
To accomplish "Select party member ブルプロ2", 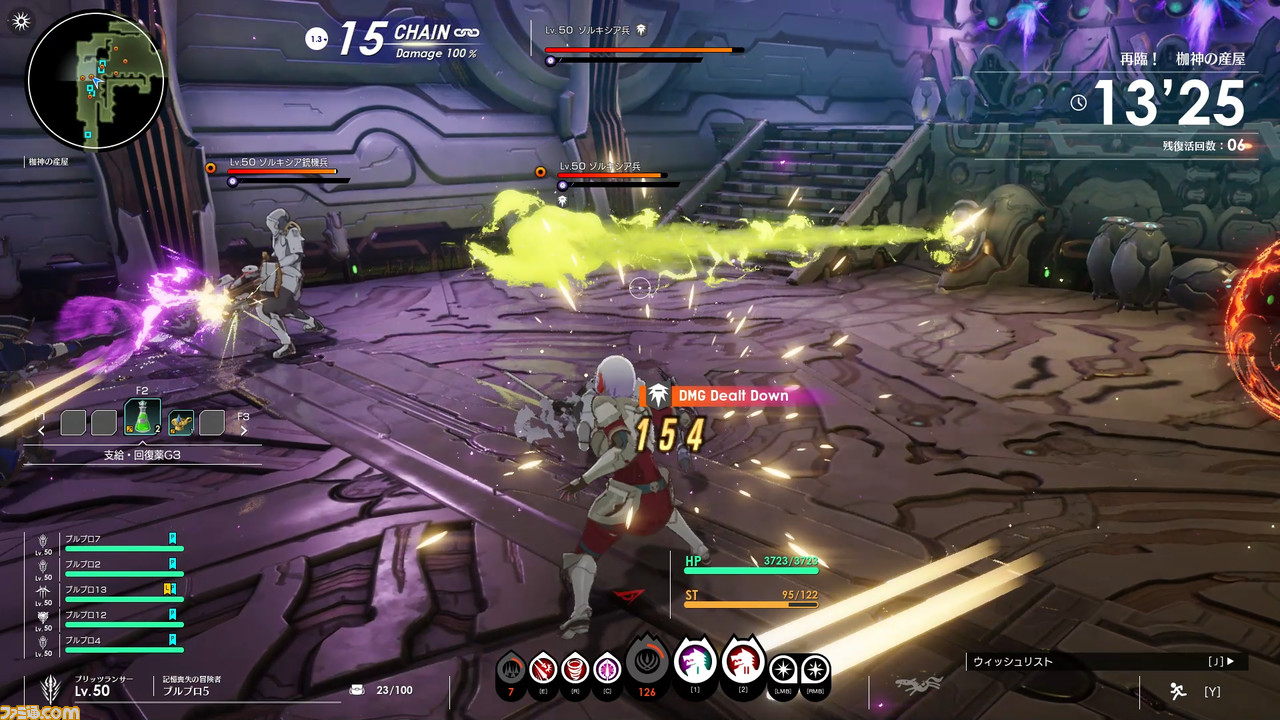I will coord(110,568).
